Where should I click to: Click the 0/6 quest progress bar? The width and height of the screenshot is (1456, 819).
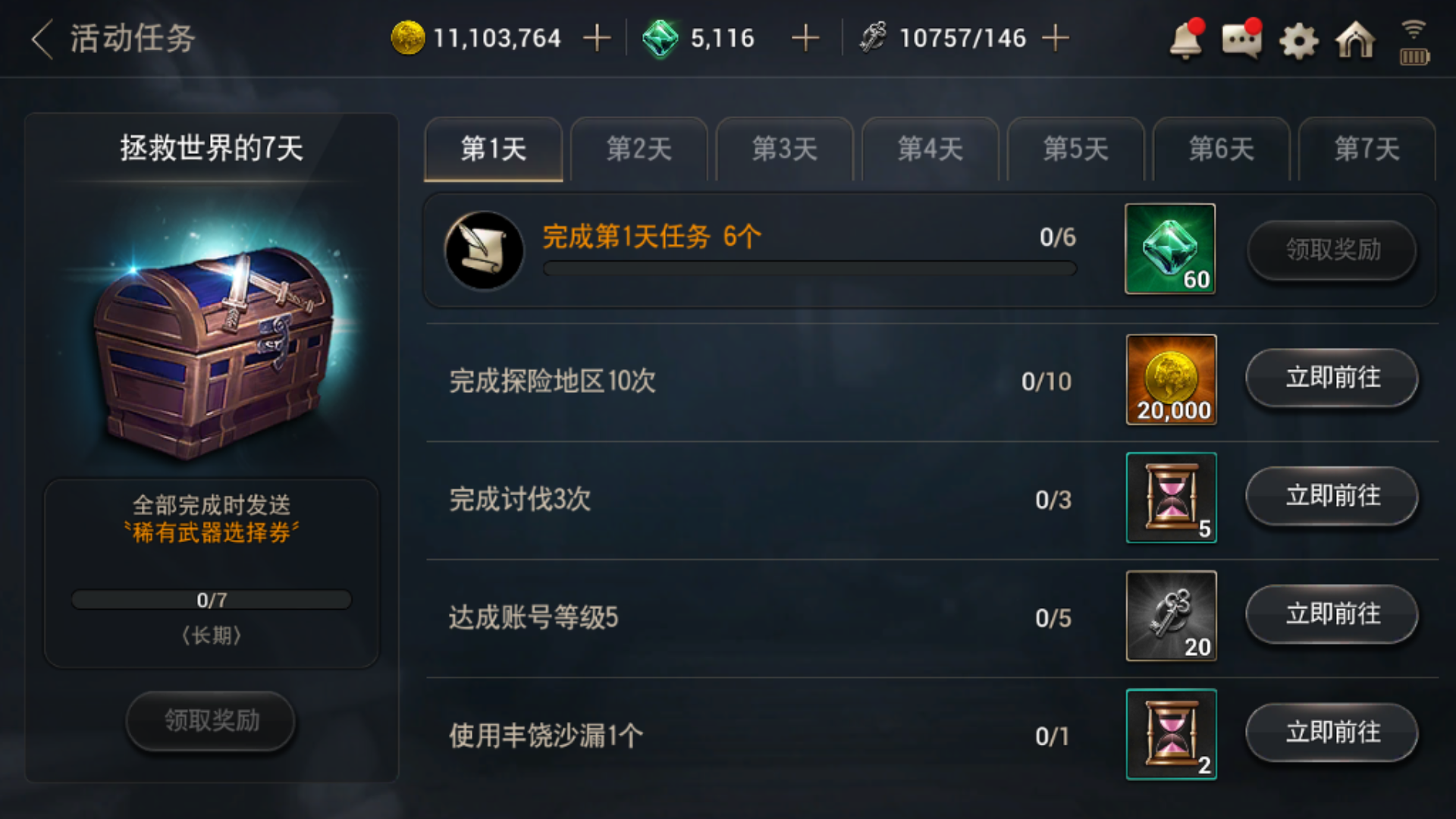click(x=808, y=268)
